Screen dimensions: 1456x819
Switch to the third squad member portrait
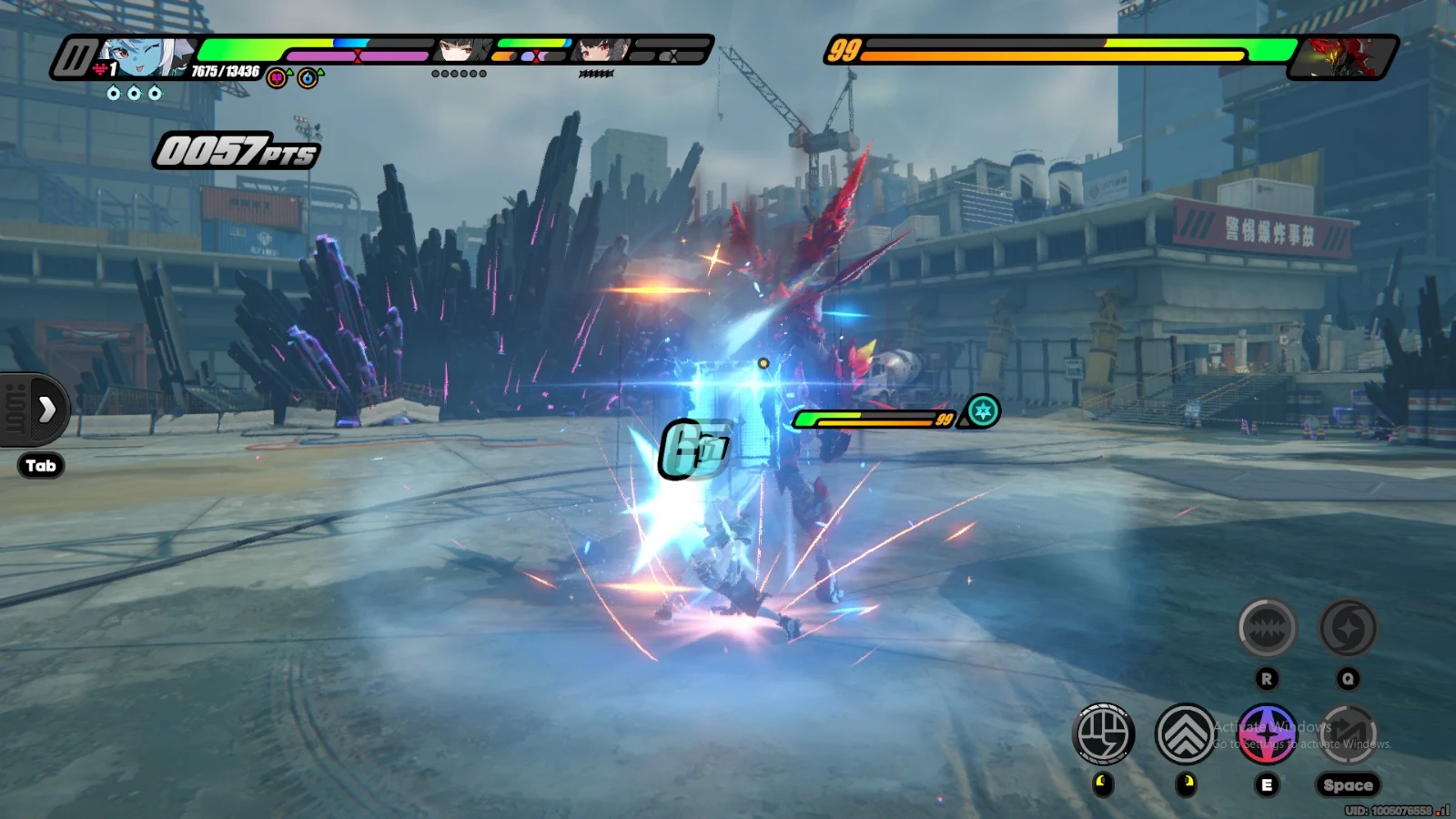click(x=601, y=51)
